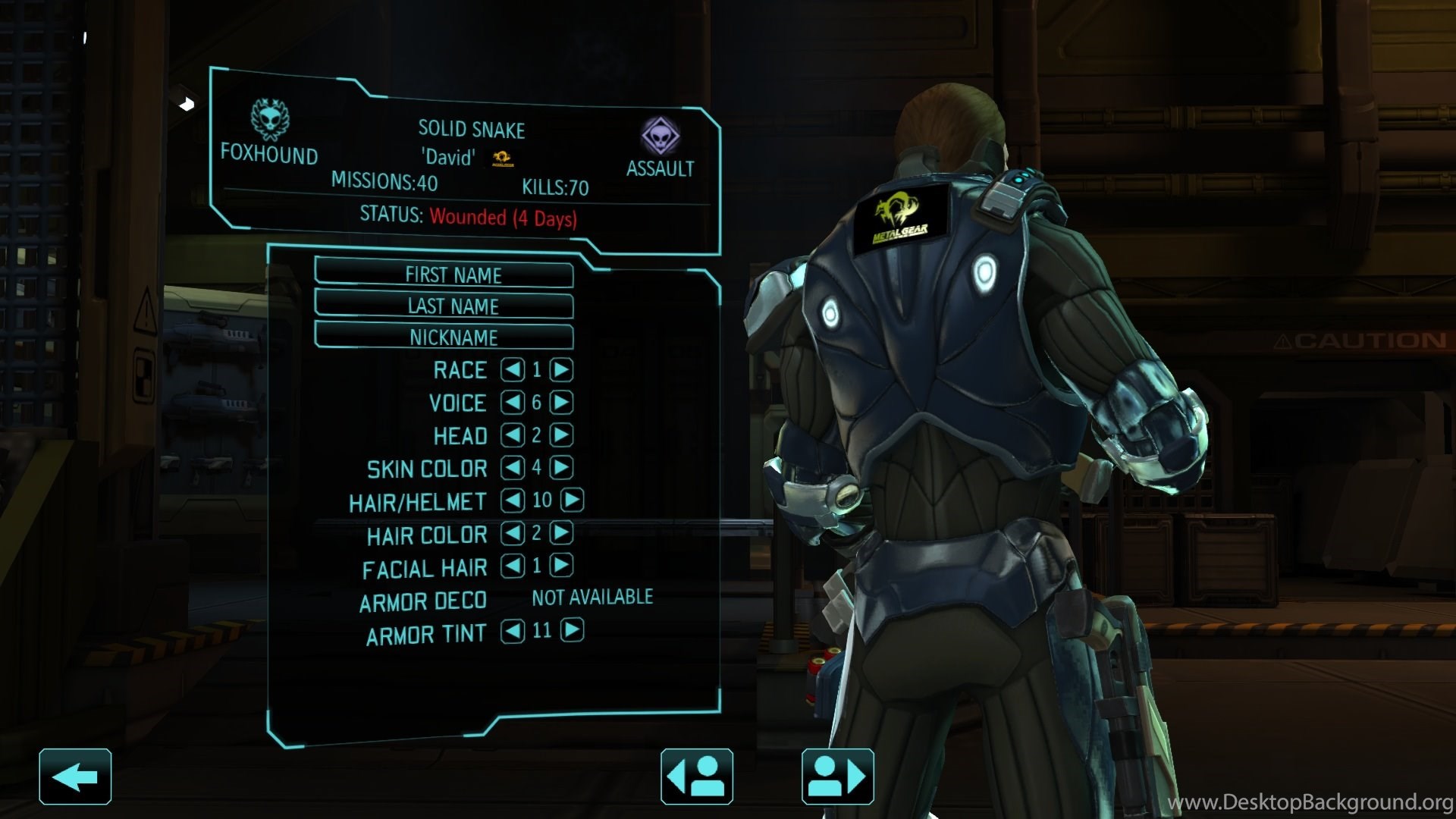Image resolution: width=1456 pixels, height=819 pixels.
Task: Show the next soldier
Action: (837, 777)
